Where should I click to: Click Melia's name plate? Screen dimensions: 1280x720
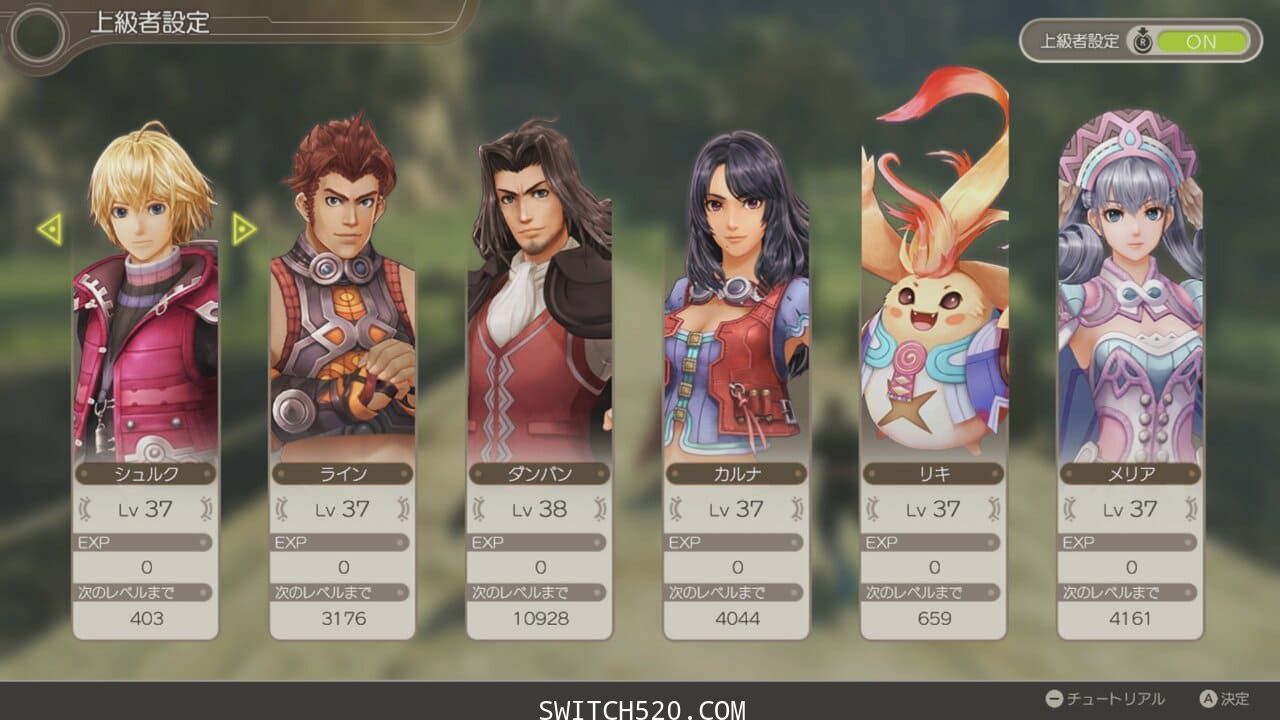[1129, 474]
